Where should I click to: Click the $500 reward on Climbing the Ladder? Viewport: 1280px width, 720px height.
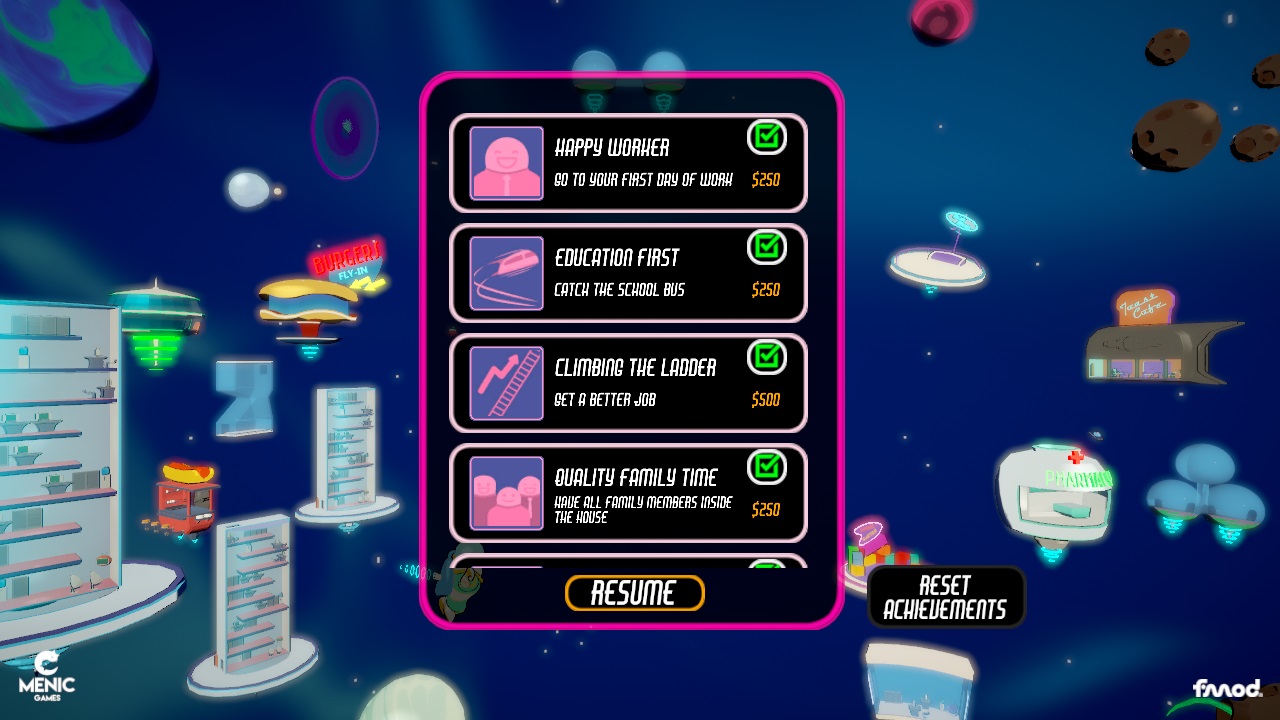pos(767,399)
